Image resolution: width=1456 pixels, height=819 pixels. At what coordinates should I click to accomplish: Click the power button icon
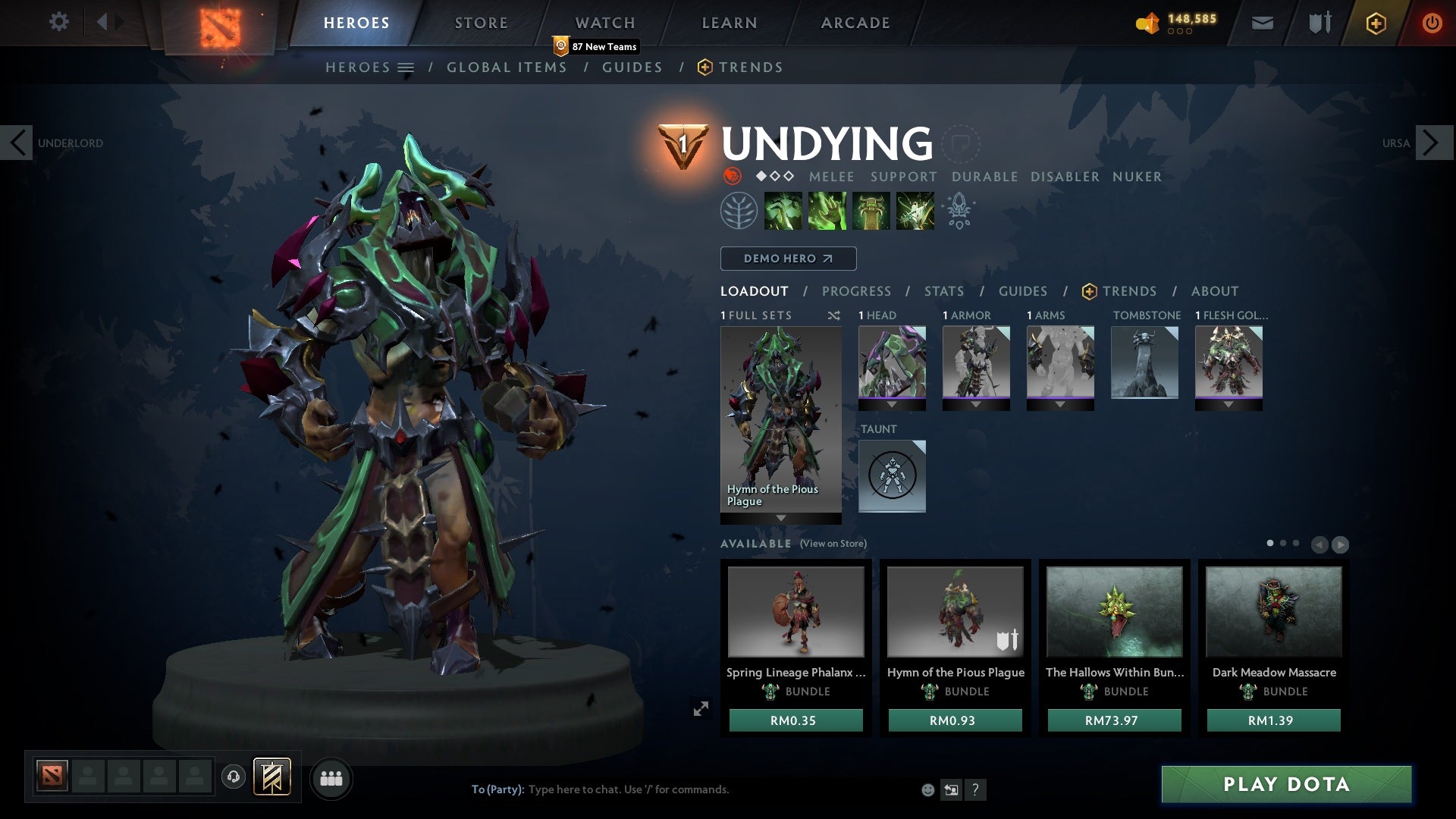pos(1432,22)
